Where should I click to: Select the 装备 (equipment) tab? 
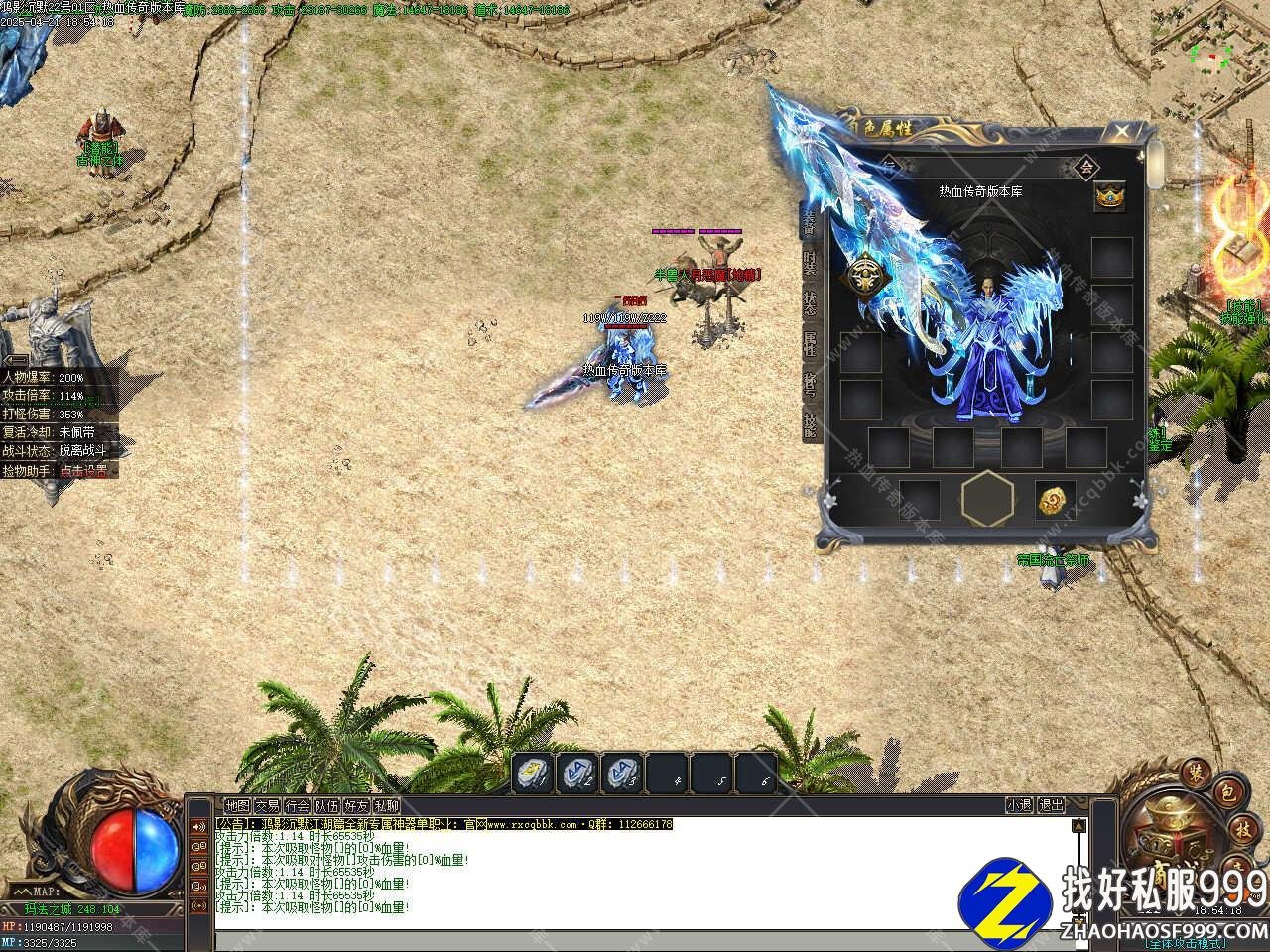point(810,220)
